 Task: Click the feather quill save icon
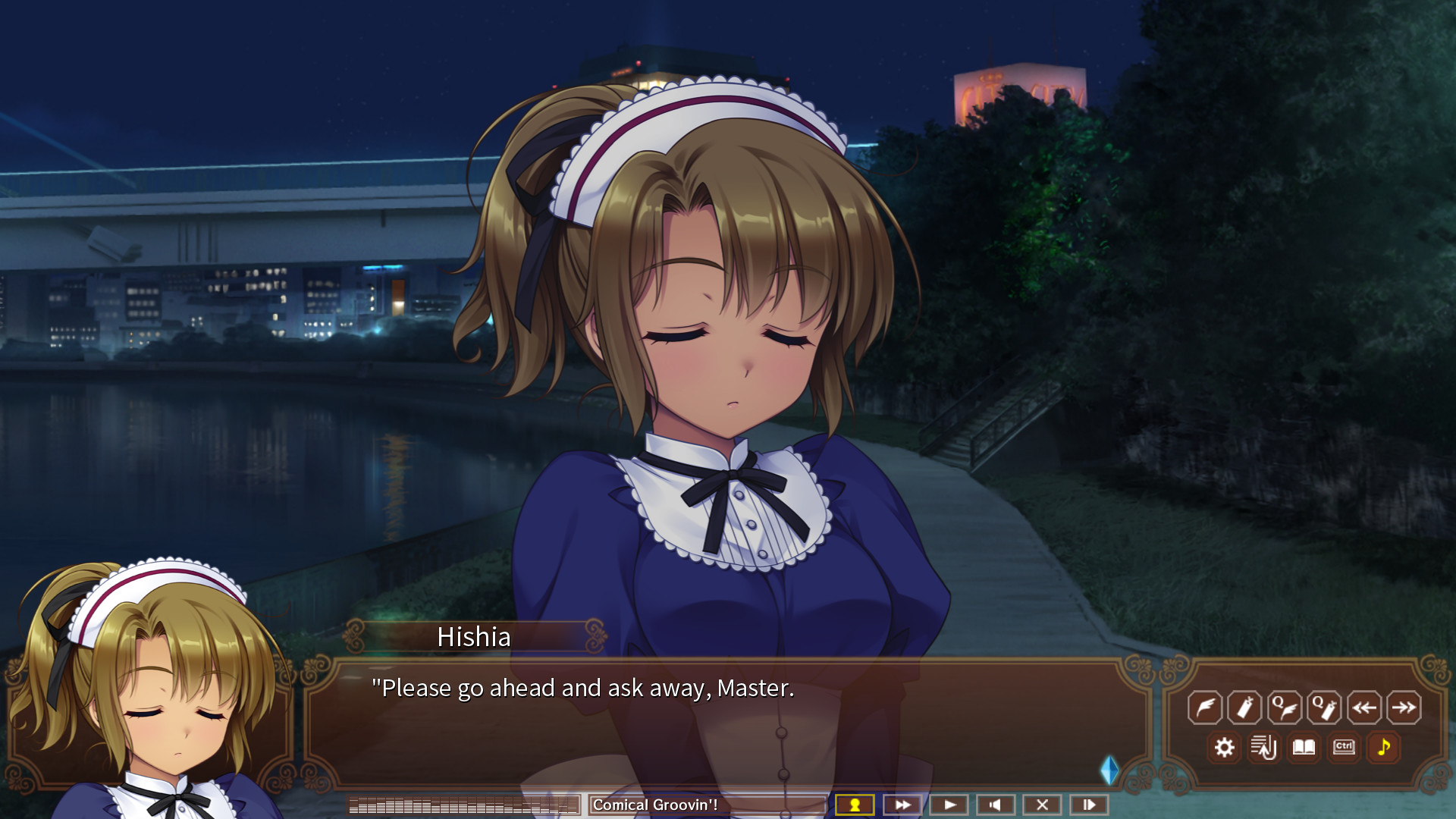[x=1204, y=708]
